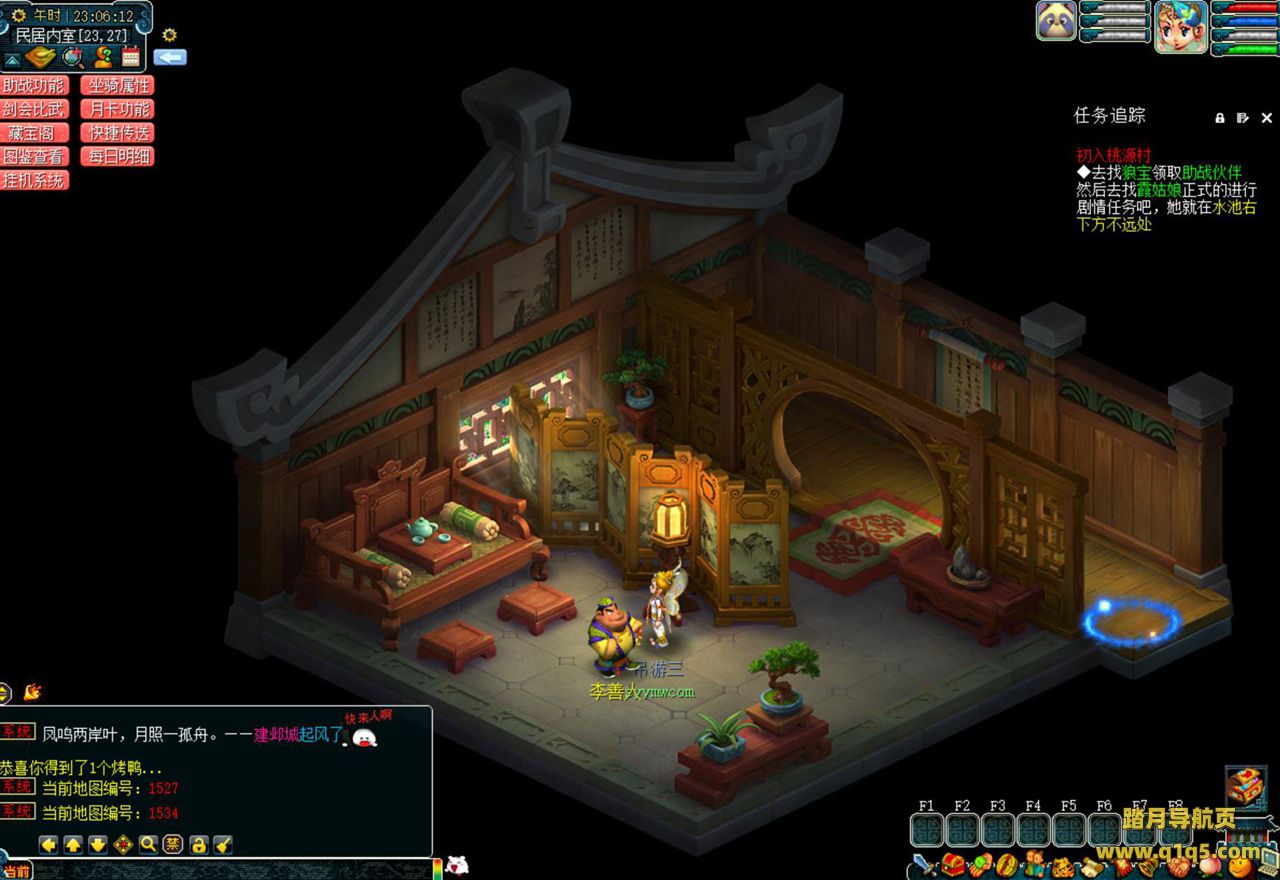Screen dimensions: 1280x880
Task: Toggle the quest tracker lock icon
Action: pyautogui.click(x=1220, y=118)
